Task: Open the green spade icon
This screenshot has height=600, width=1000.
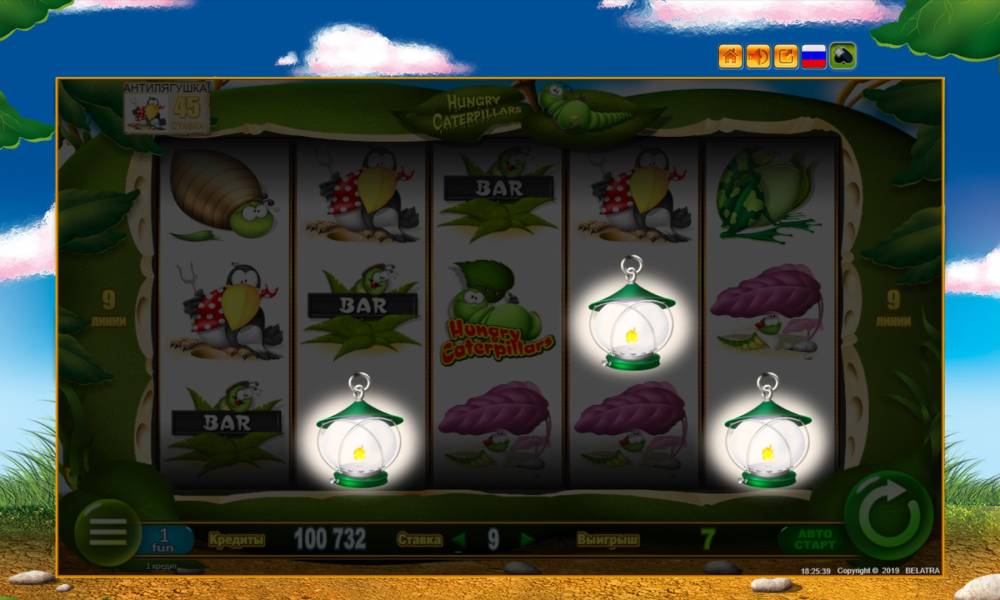Action: (842, 56)
